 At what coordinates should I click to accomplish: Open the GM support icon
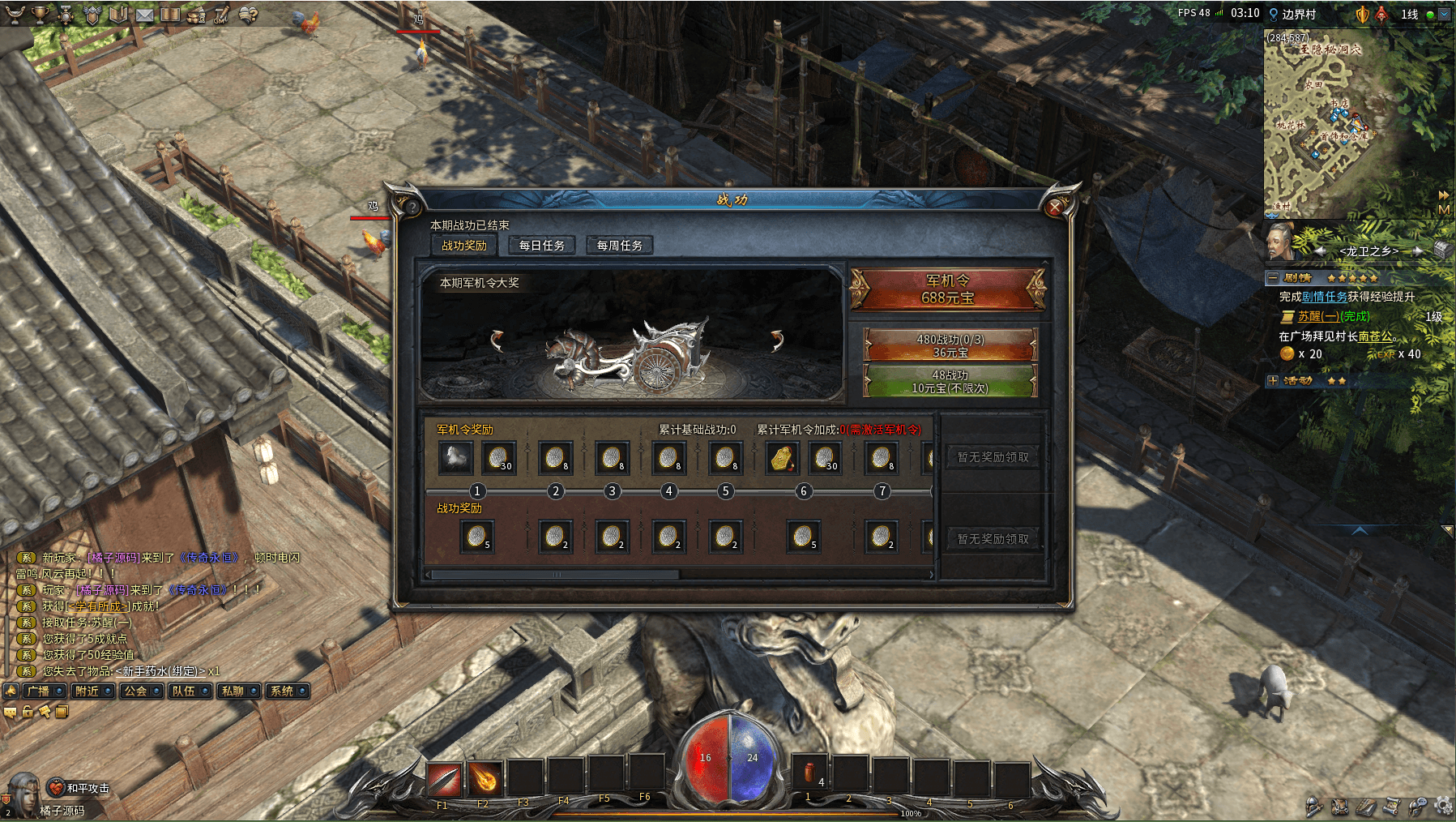click(221, 15)
